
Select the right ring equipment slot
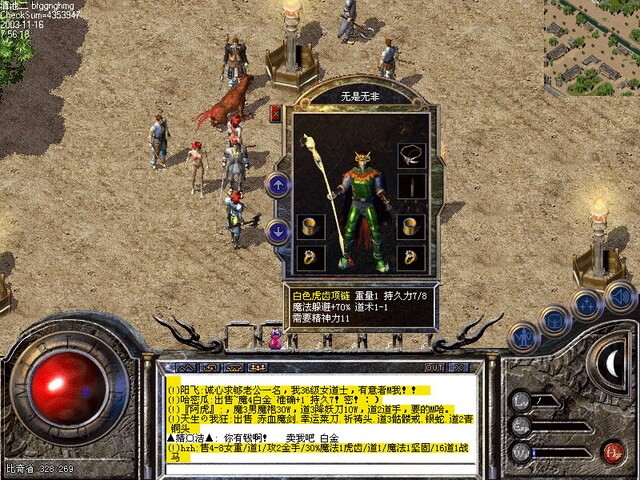[x=410, y=257]
